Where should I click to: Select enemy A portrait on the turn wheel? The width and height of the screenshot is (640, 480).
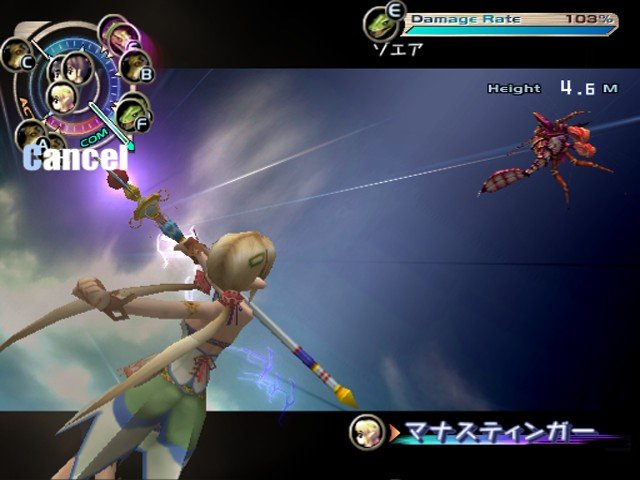[x=30, y=135]
